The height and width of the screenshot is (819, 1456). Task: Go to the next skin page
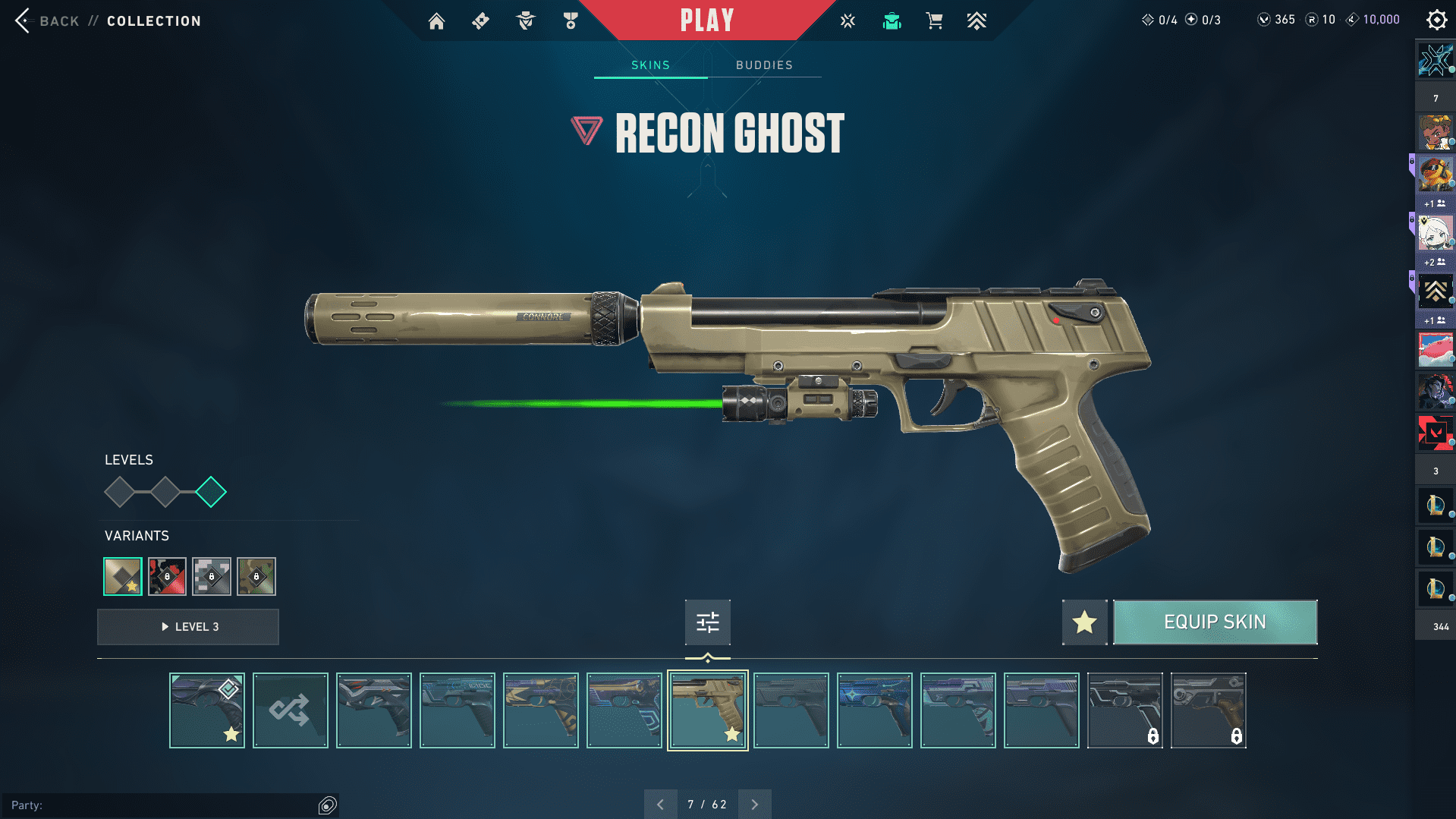coord(754,805)
